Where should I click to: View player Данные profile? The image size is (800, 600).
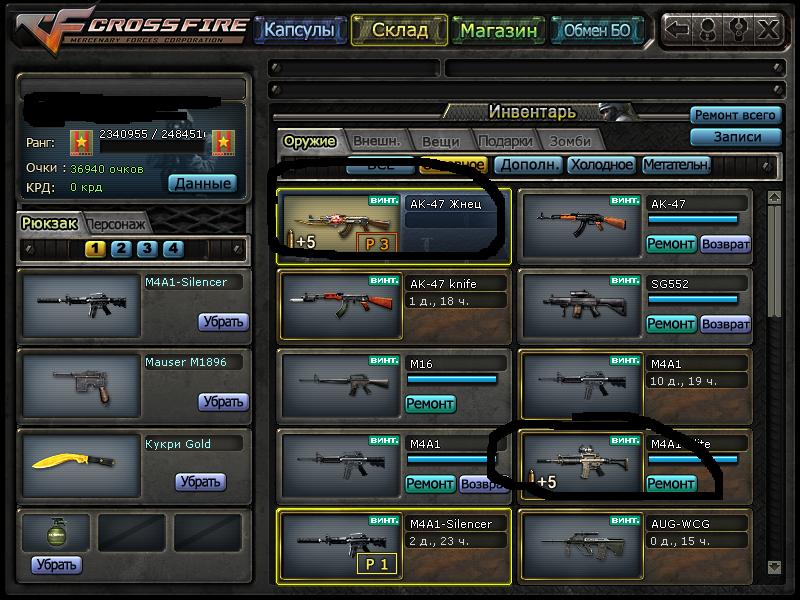202,183
